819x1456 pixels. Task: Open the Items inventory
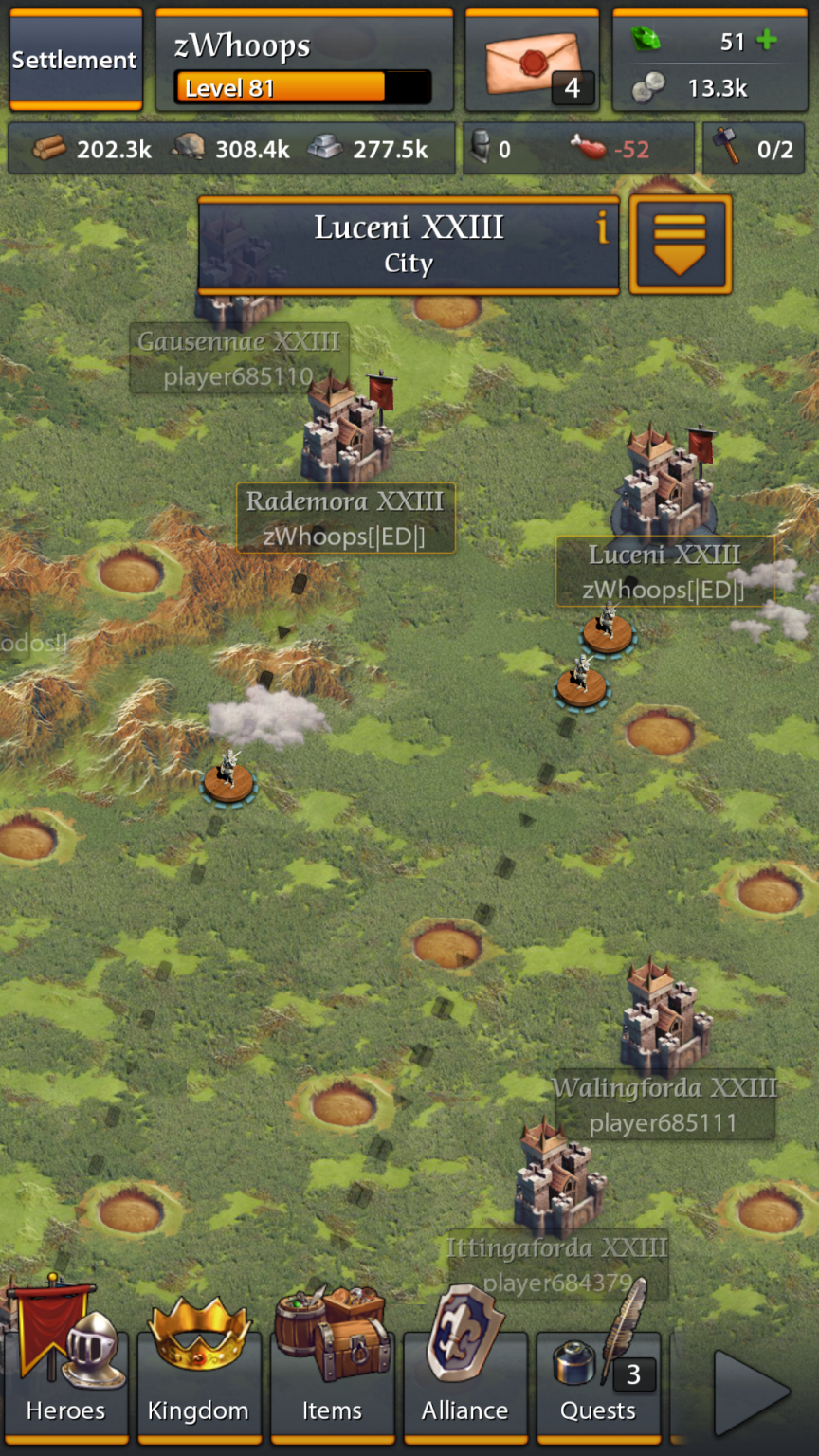(332, 1384)
